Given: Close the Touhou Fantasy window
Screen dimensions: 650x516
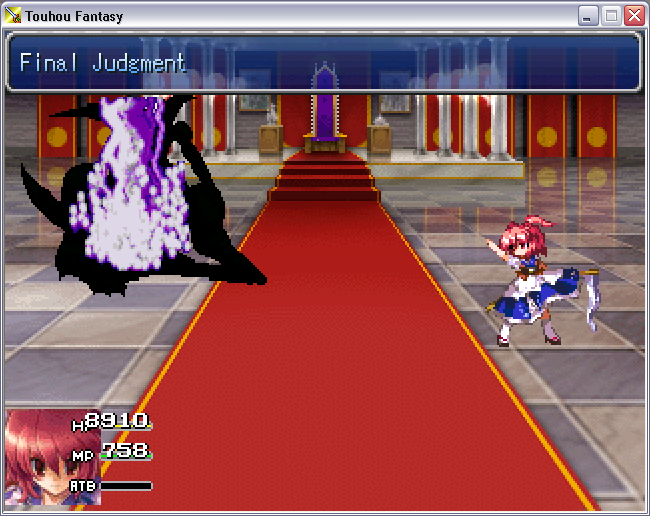Looking at the screenshot, I should (x=634, y=16).
